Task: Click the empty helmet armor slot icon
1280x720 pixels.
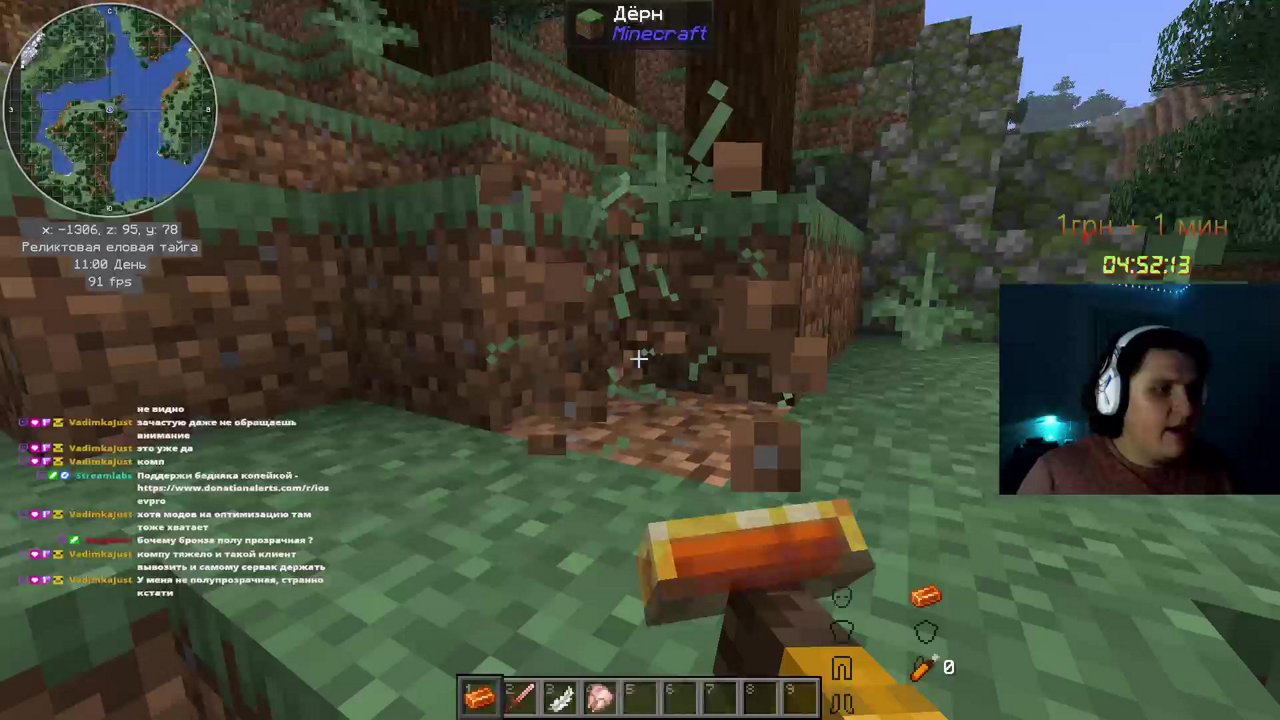Action: [x=842, y=598]
